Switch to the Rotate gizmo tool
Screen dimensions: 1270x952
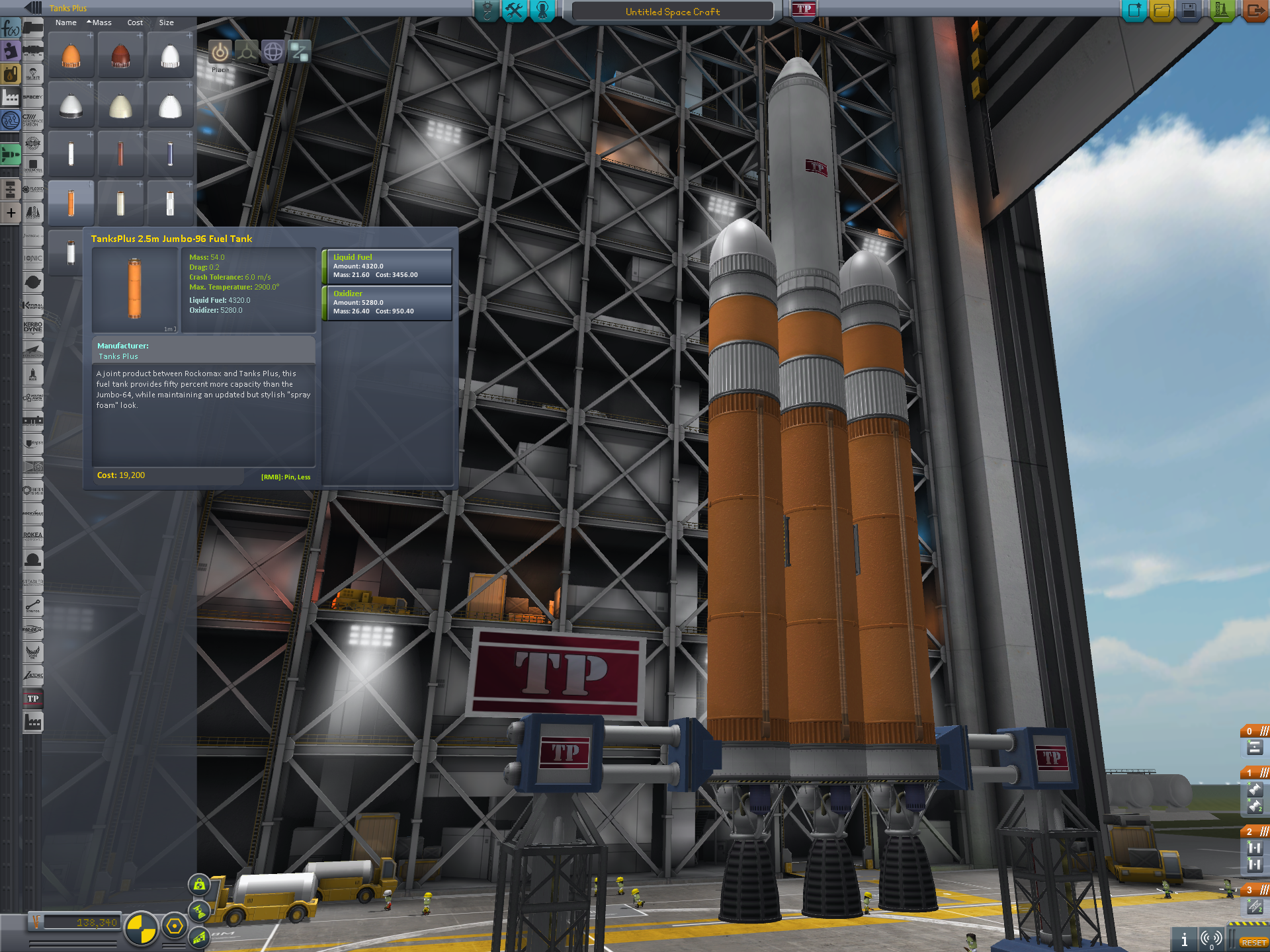273,52
